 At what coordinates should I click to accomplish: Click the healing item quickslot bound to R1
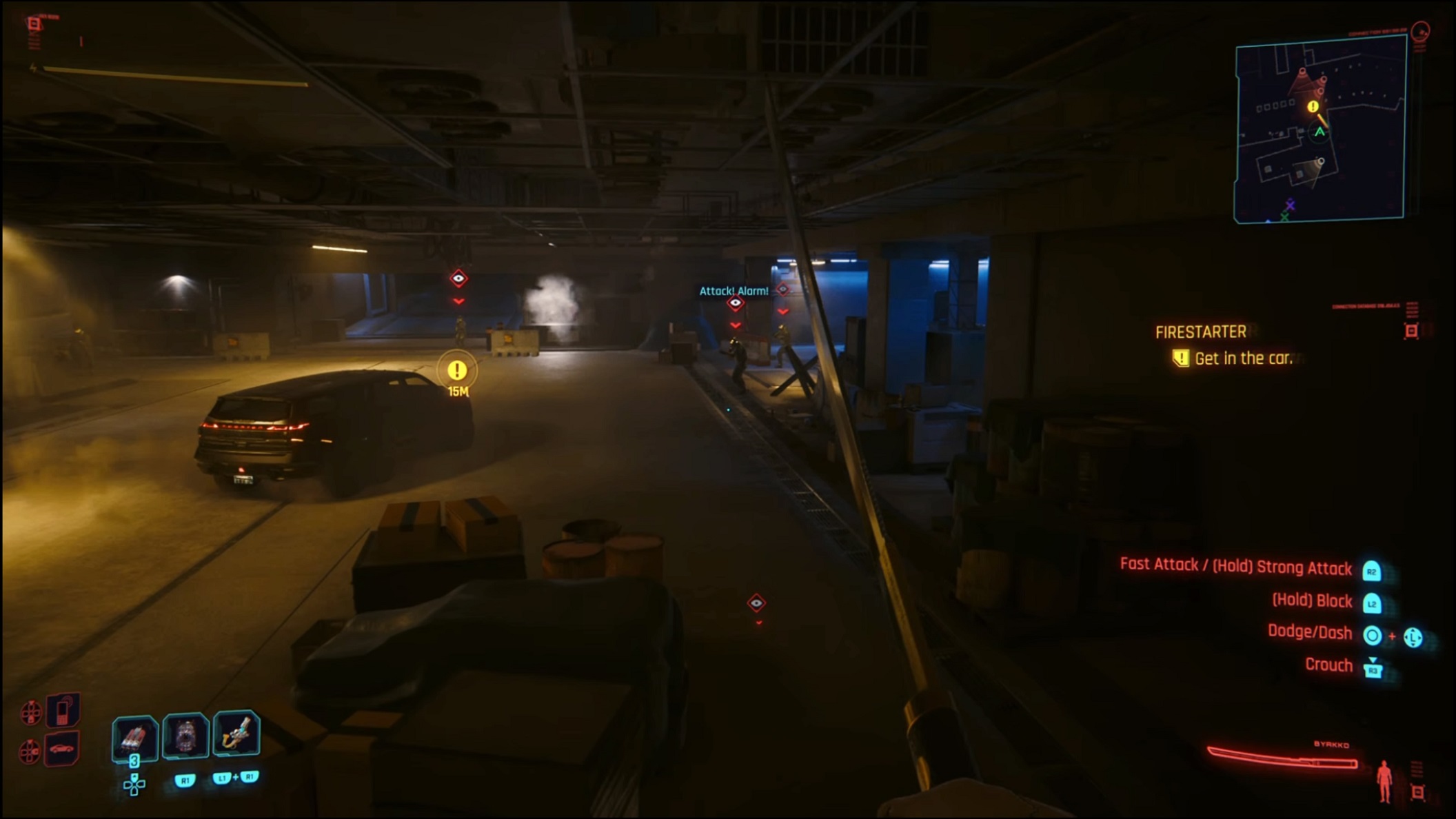click(x=186, y=737)
